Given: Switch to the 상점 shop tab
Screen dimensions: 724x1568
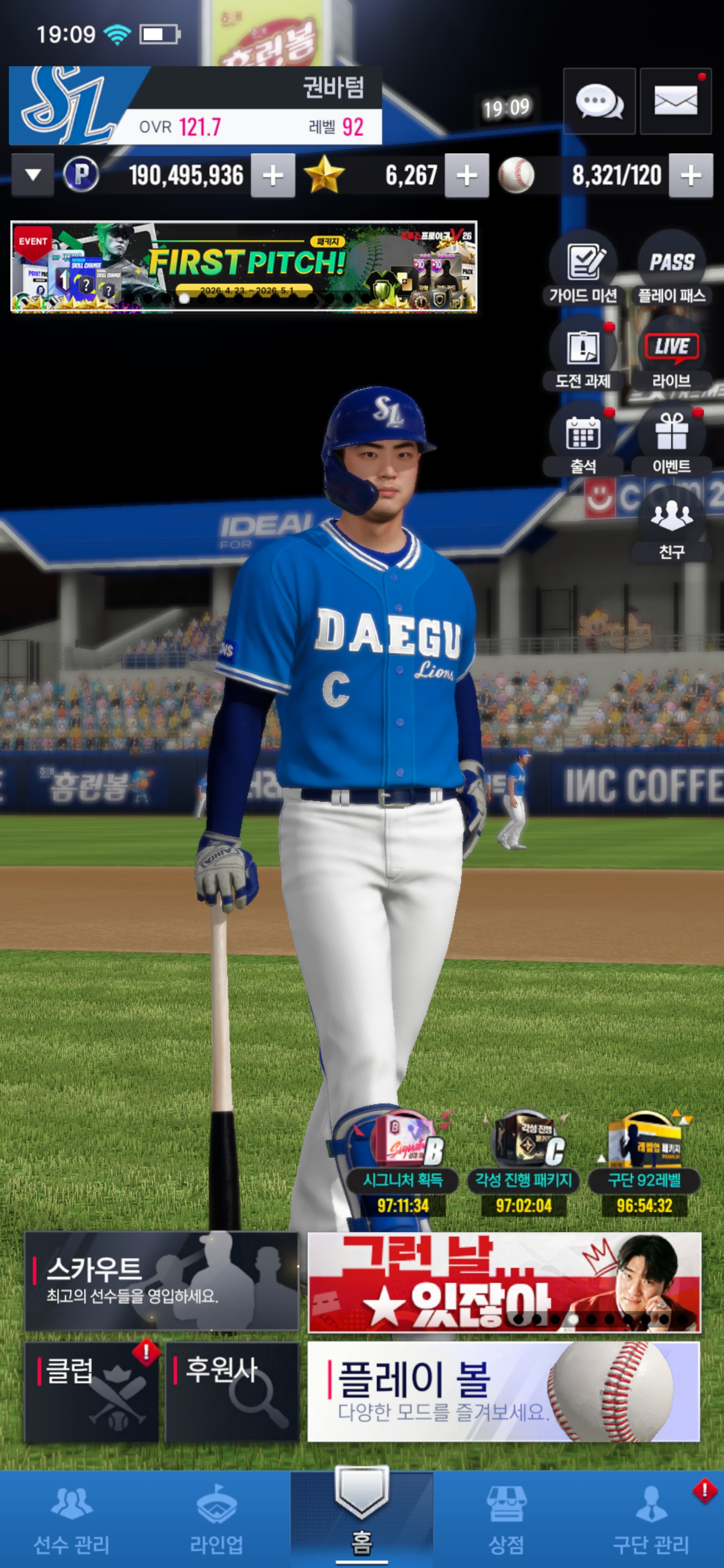Looking at the screenshot, I should click(506, 1519).
